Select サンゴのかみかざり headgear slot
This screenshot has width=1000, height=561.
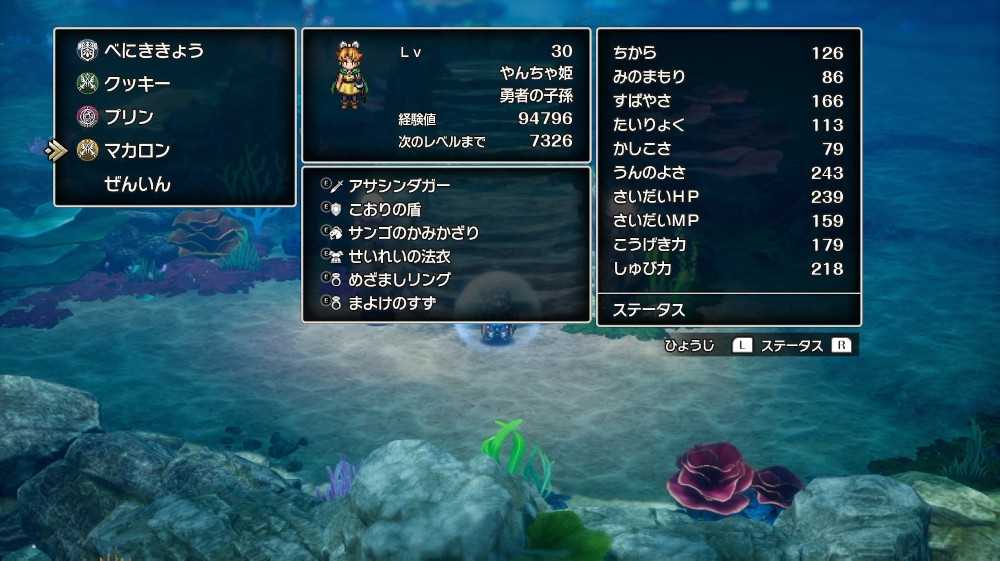pyautogui.click(x=413, y=232)
